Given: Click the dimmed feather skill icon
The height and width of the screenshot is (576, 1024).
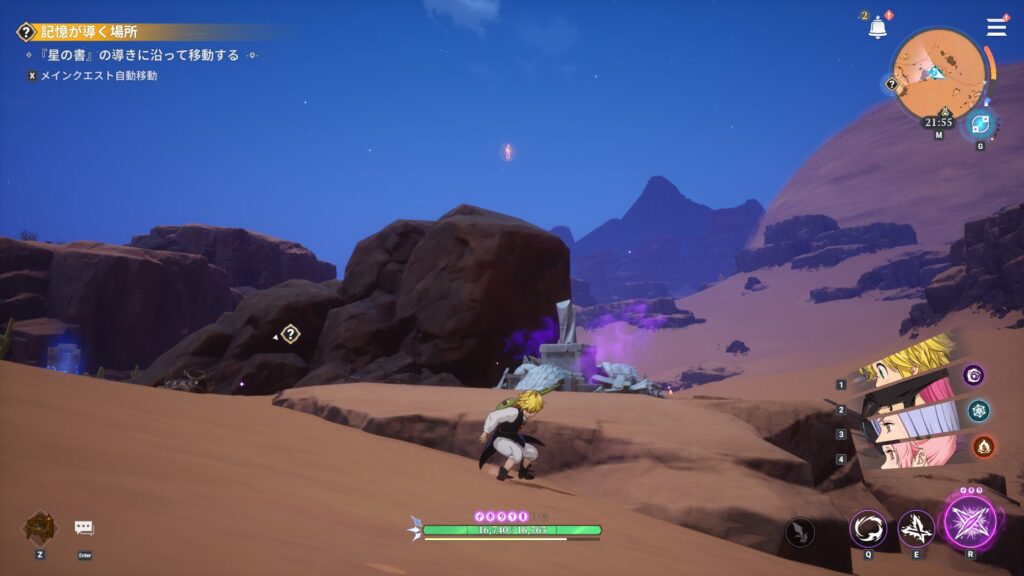Looking at the screenshot, I should tap(800, 532).
